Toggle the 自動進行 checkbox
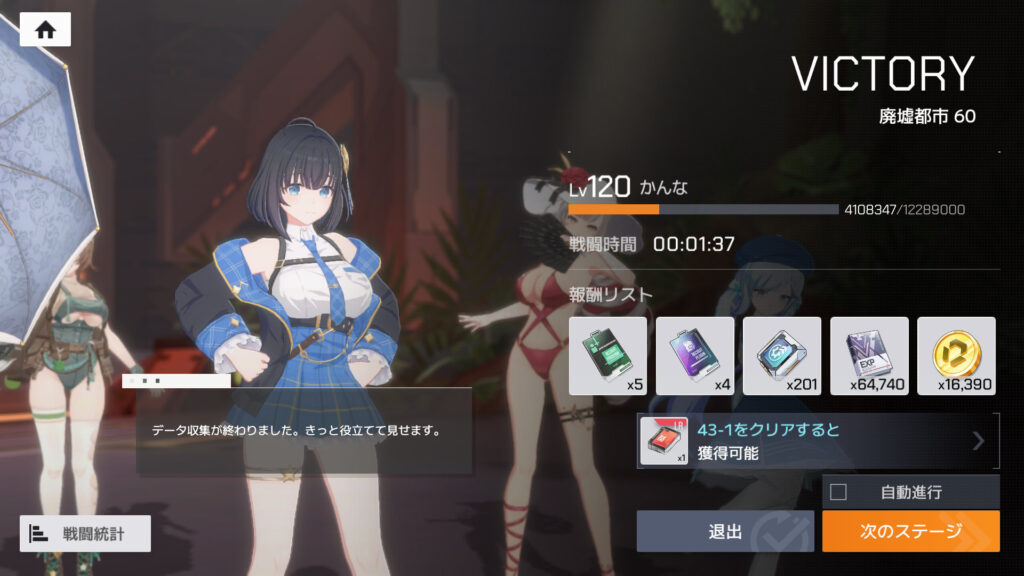 (x=839, y=491)
